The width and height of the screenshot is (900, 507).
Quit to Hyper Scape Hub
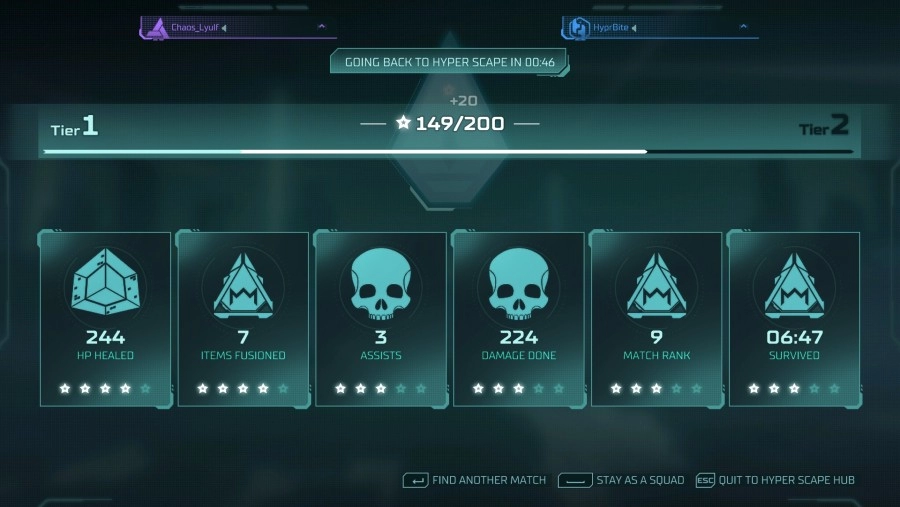coord(776,480)
